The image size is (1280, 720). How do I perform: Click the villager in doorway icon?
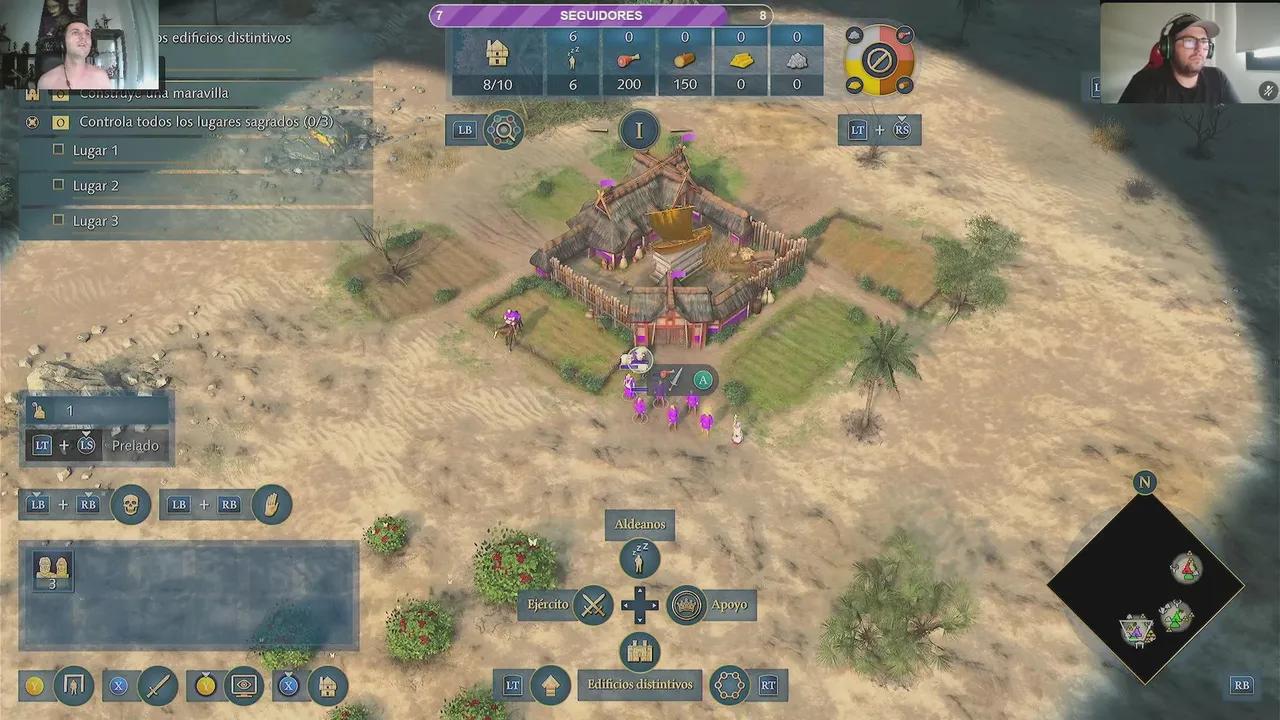point(74,686)
